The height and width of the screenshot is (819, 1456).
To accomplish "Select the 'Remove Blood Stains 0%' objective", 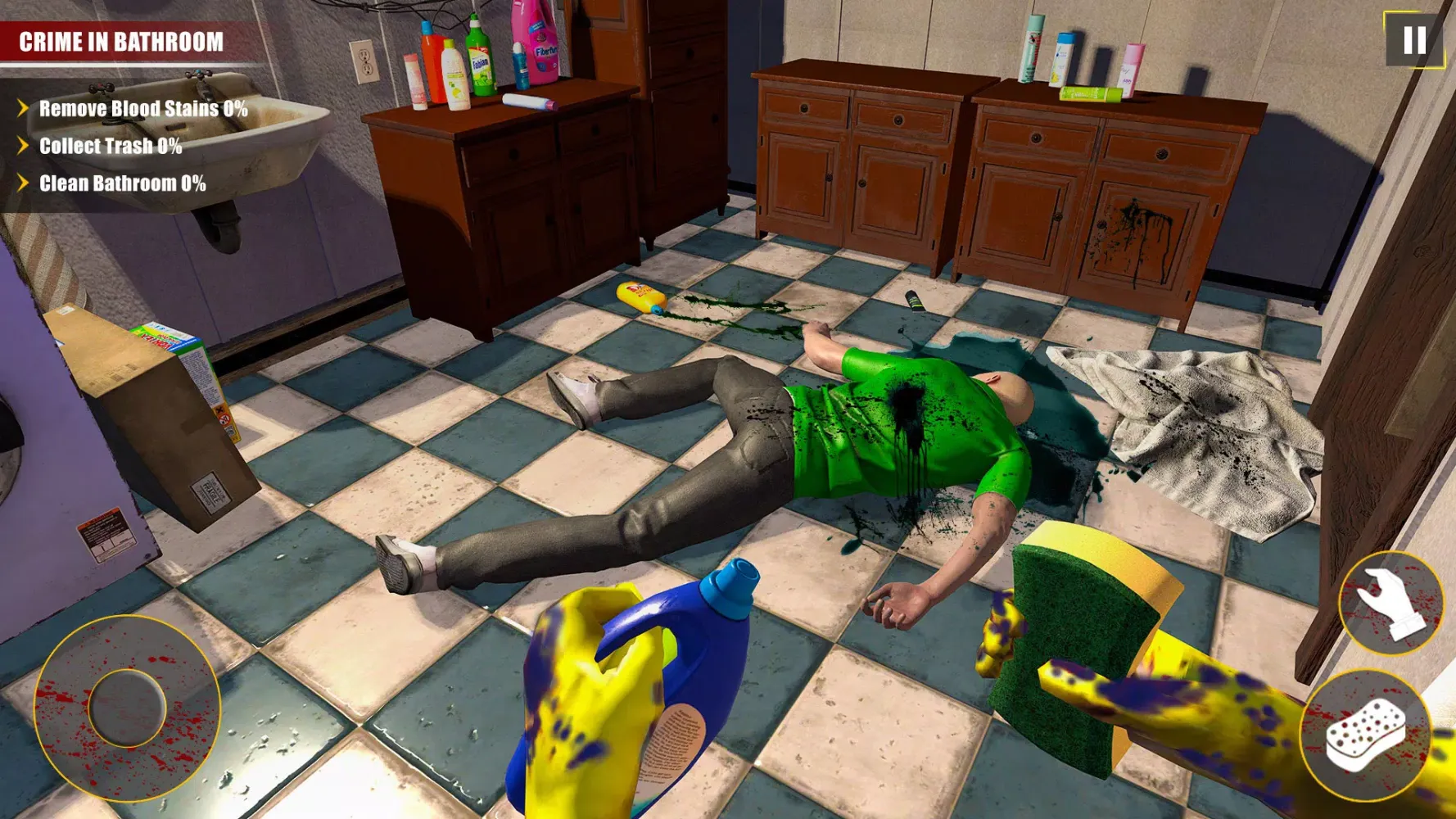I will click(x=142, y=107).
